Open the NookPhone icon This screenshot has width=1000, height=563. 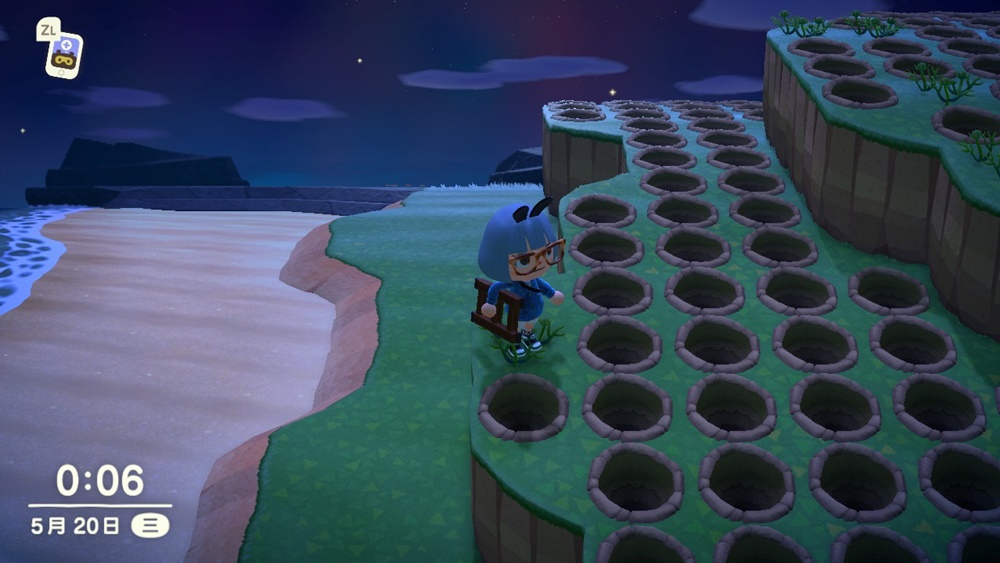[65, 55]
